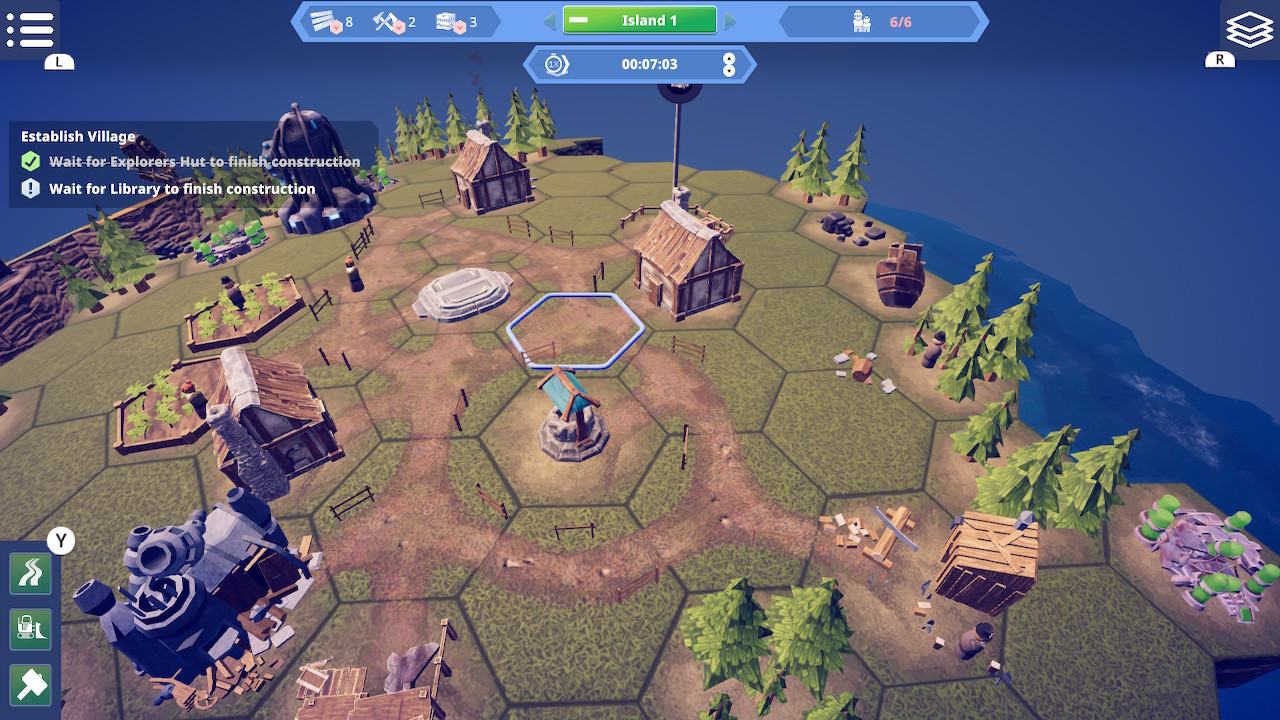Image resolution: width=1280 pixels, height=720 pixels.
Task: Select the Library construction objective
Action: [x=182, y=189]
